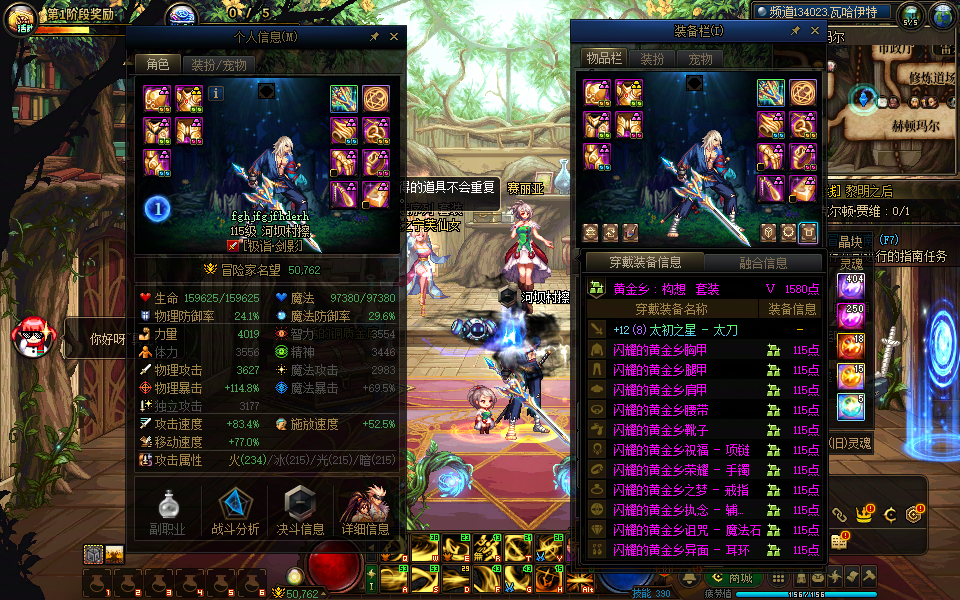
Task: Click the blue info 'i' button
Action: tap(216, 93)
